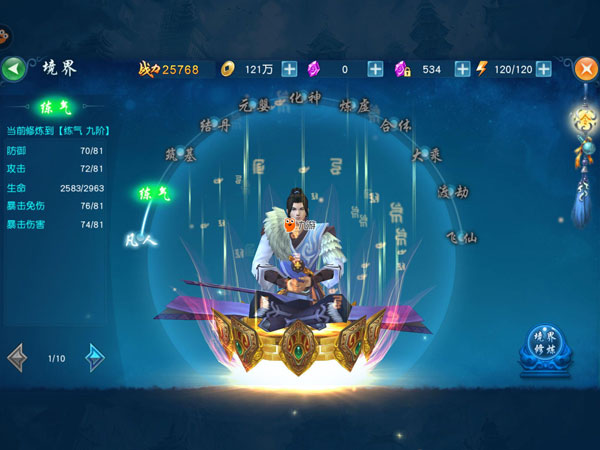Add purple gems with the plus button
The width and height of the screenshot is (600, 450).
pos(375,69)
